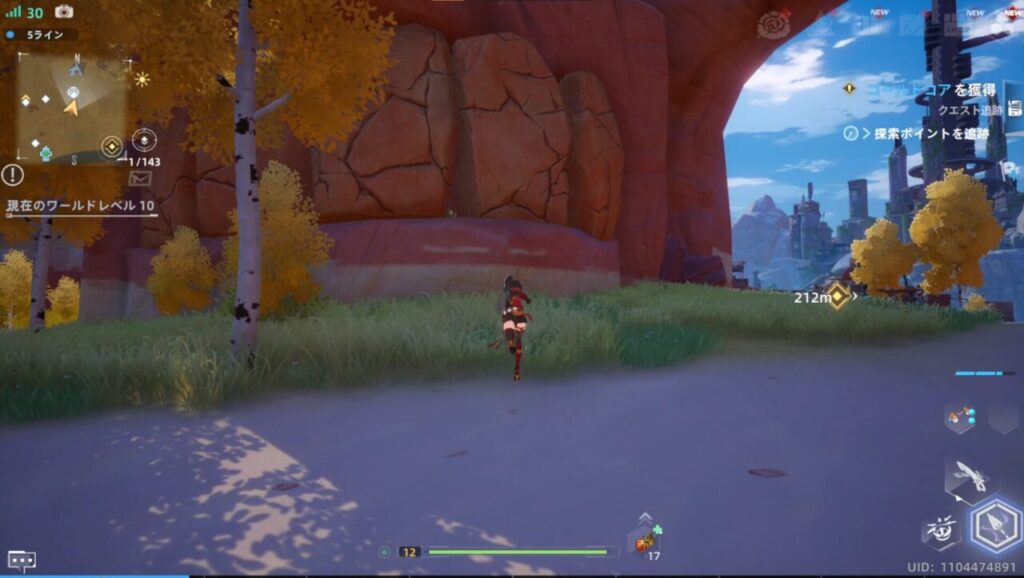Viewport: 1024px width, 578px height.
Task: Open the exclamation mark notice icon
Action: pyautogui.click(x=12, y=175)
